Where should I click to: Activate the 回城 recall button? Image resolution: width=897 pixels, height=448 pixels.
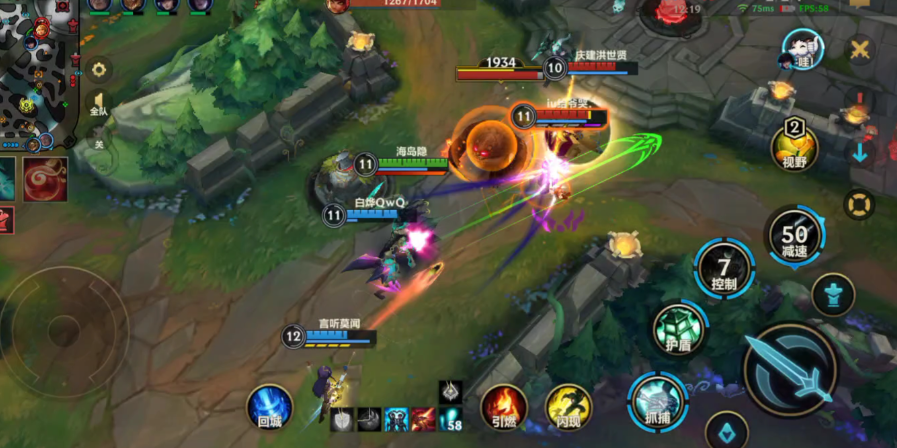pyautogui.click(x=270, y=407)
